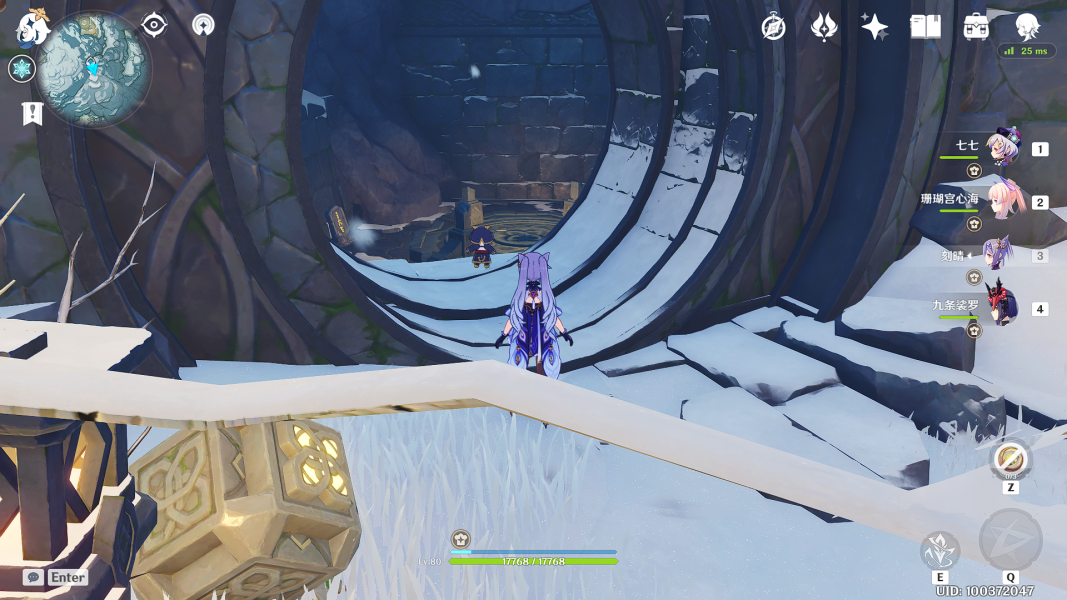
Task: Open the Paimon main menu
Action: [32, 27]
